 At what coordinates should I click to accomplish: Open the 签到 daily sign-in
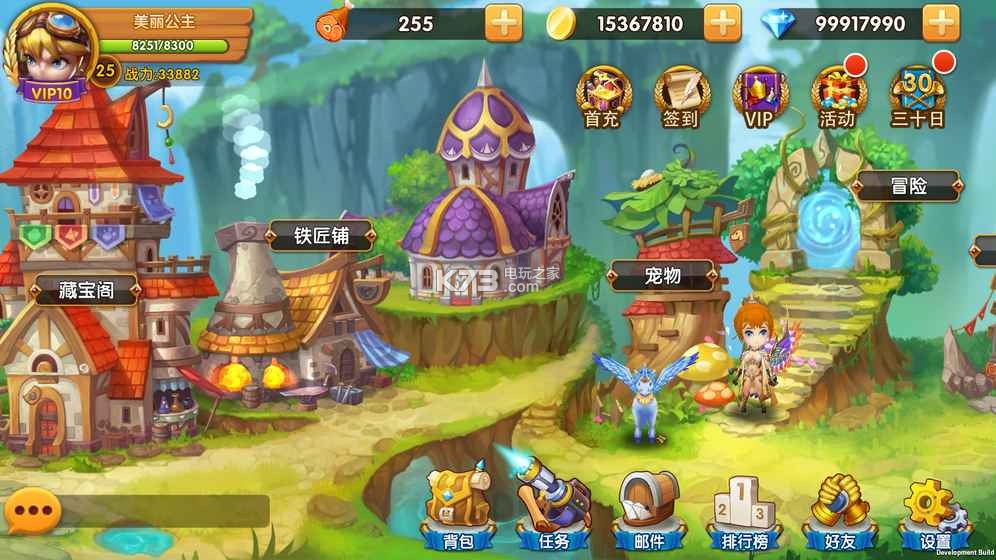(x=679, y=97)
